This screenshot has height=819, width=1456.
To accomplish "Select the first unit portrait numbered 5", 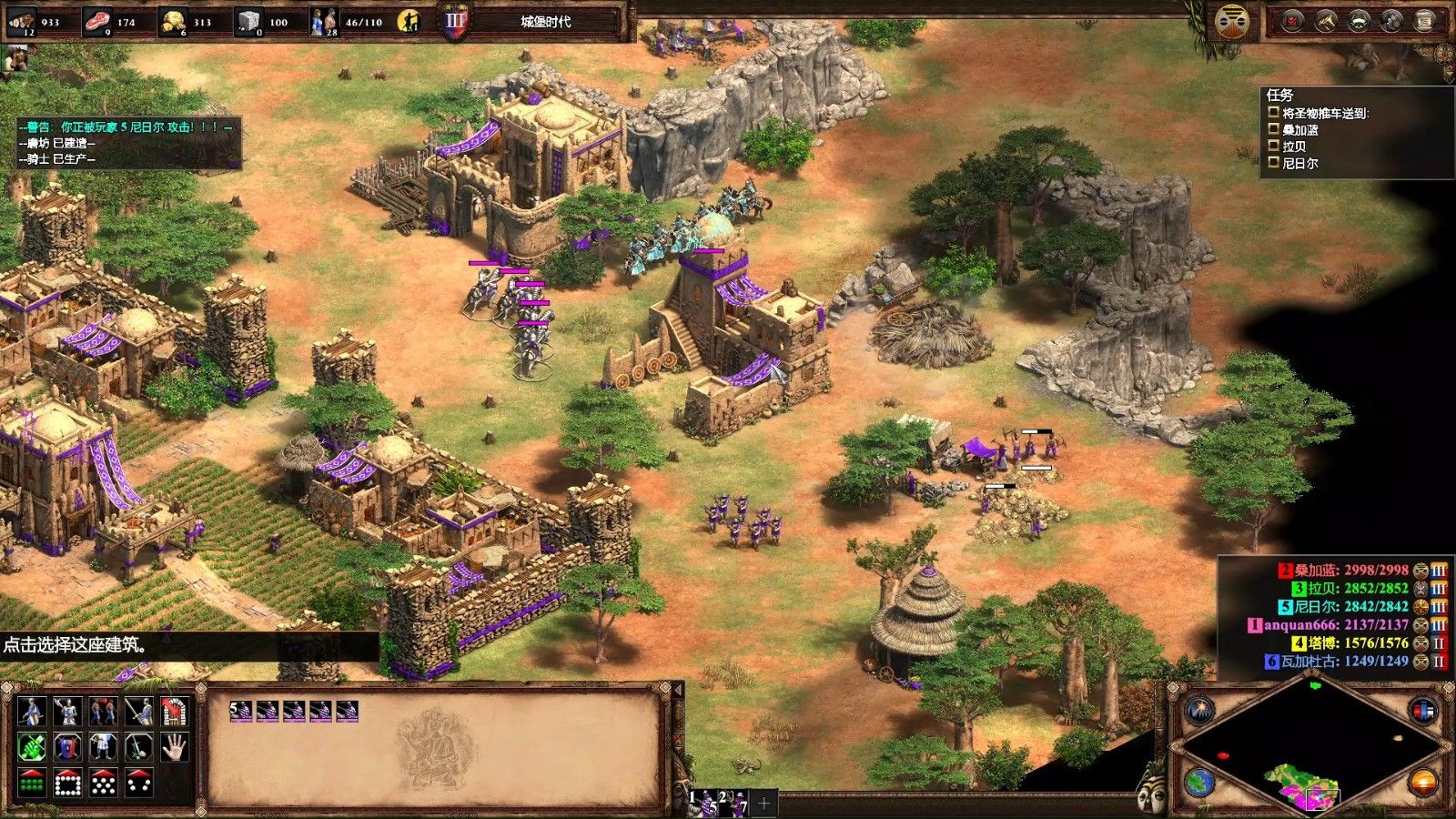I will click(x=241, y=711).
